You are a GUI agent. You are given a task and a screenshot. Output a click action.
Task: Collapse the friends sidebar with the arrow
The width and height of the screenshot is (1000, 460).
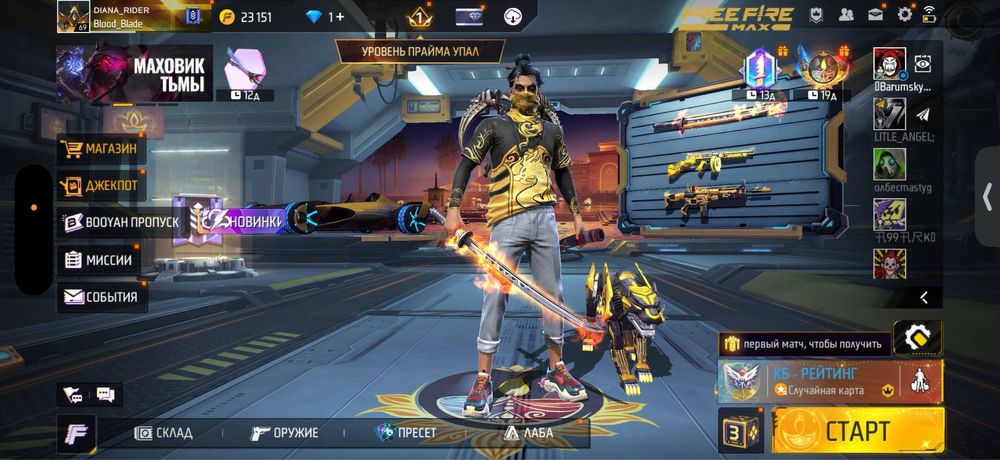coord(925,297)
